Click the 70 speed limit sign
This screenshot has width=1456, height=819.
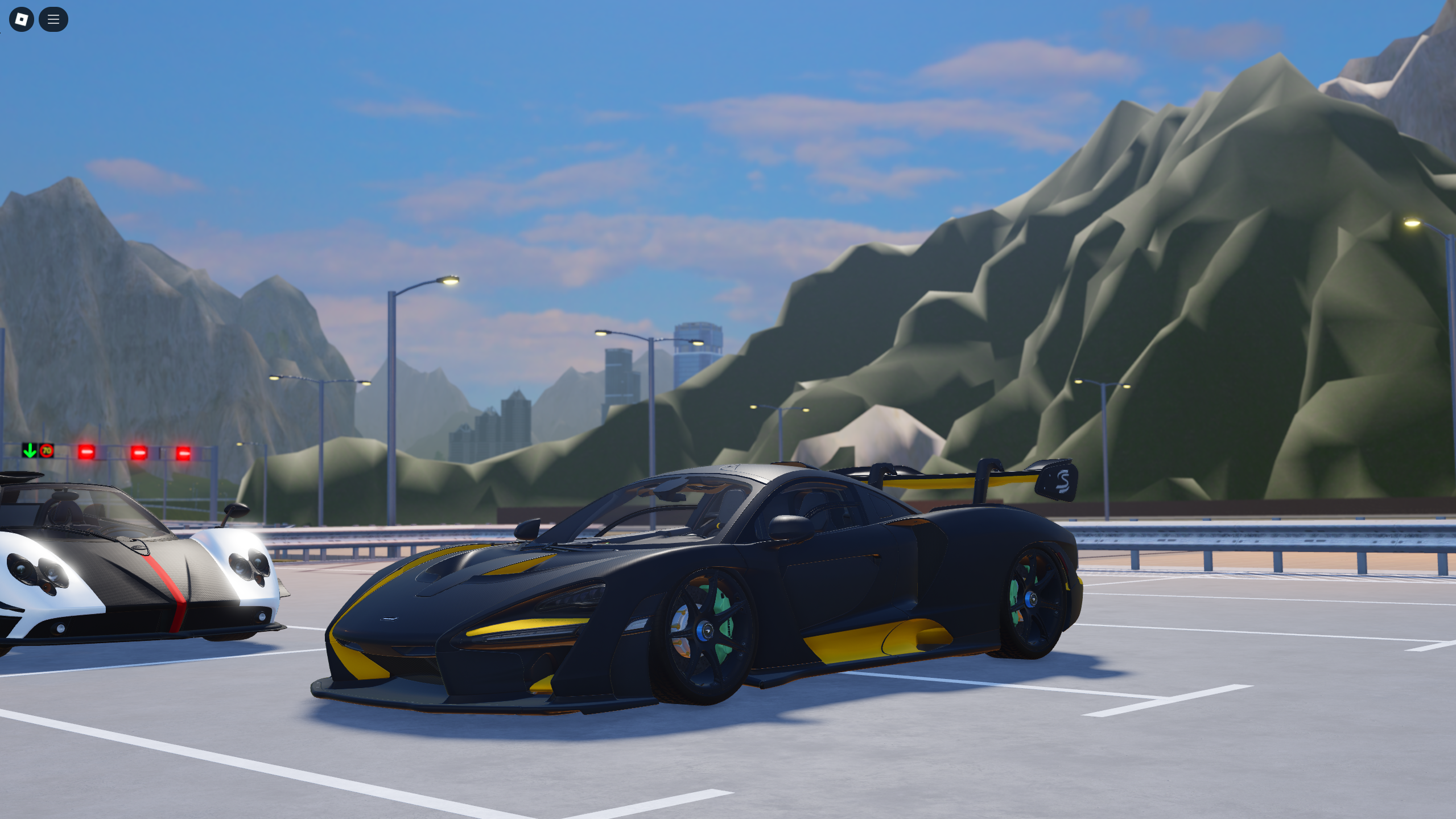point(46,451)
